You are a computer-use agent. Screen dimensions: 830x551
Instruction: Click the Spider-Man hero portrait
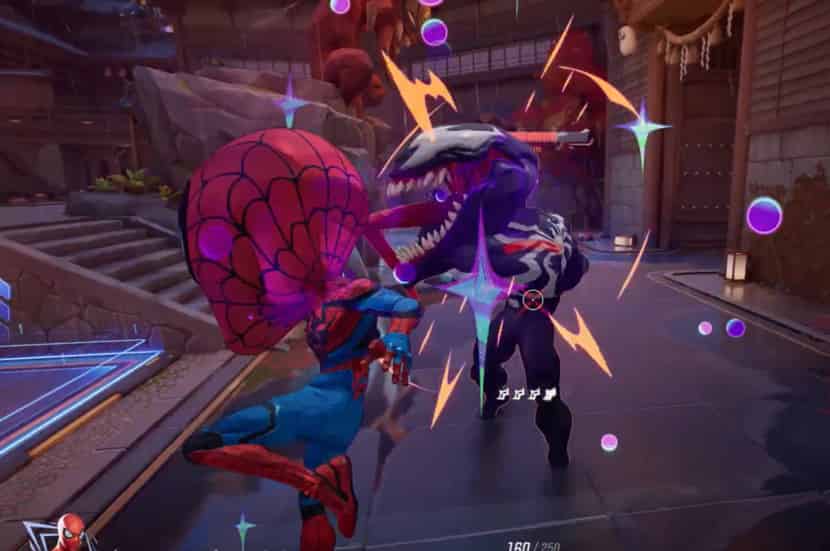click(x=68, y=533)
